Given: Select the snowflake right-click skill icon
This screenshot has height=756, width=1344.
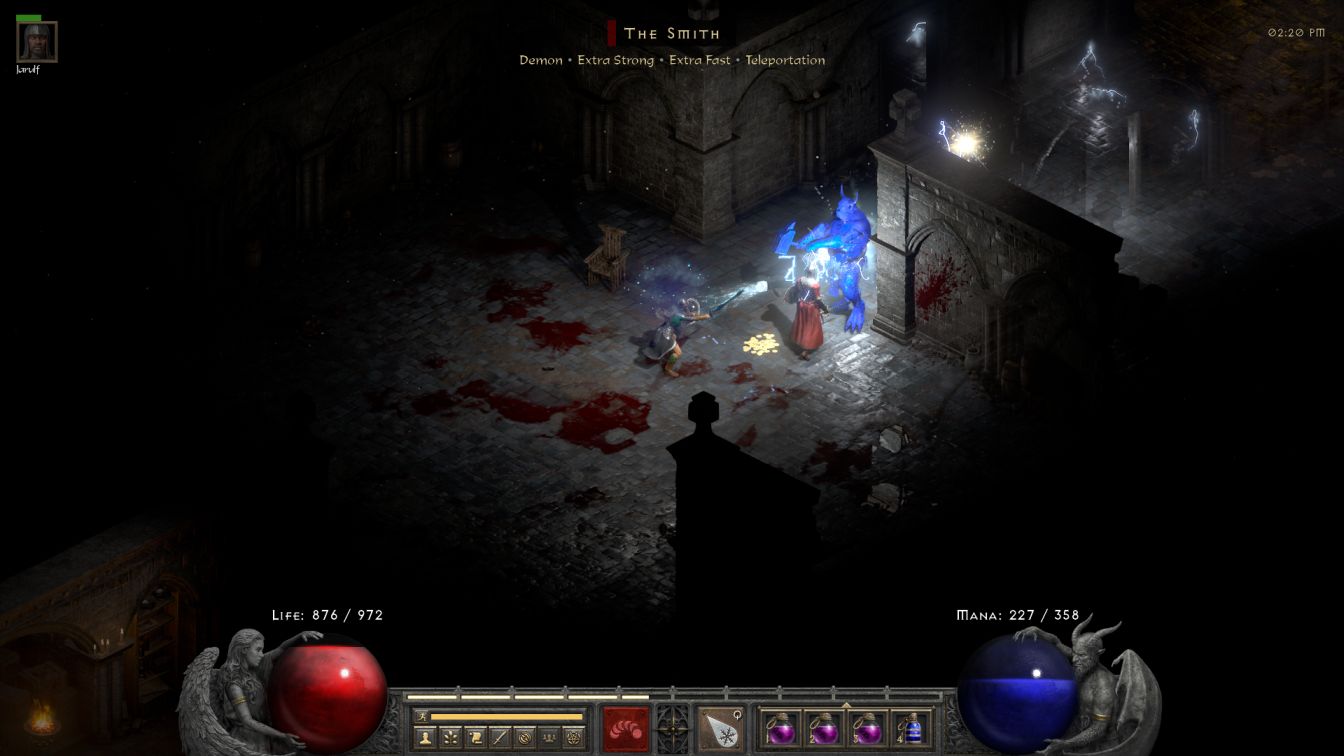Looking at the screenshot, I should [x=720, y=727].
